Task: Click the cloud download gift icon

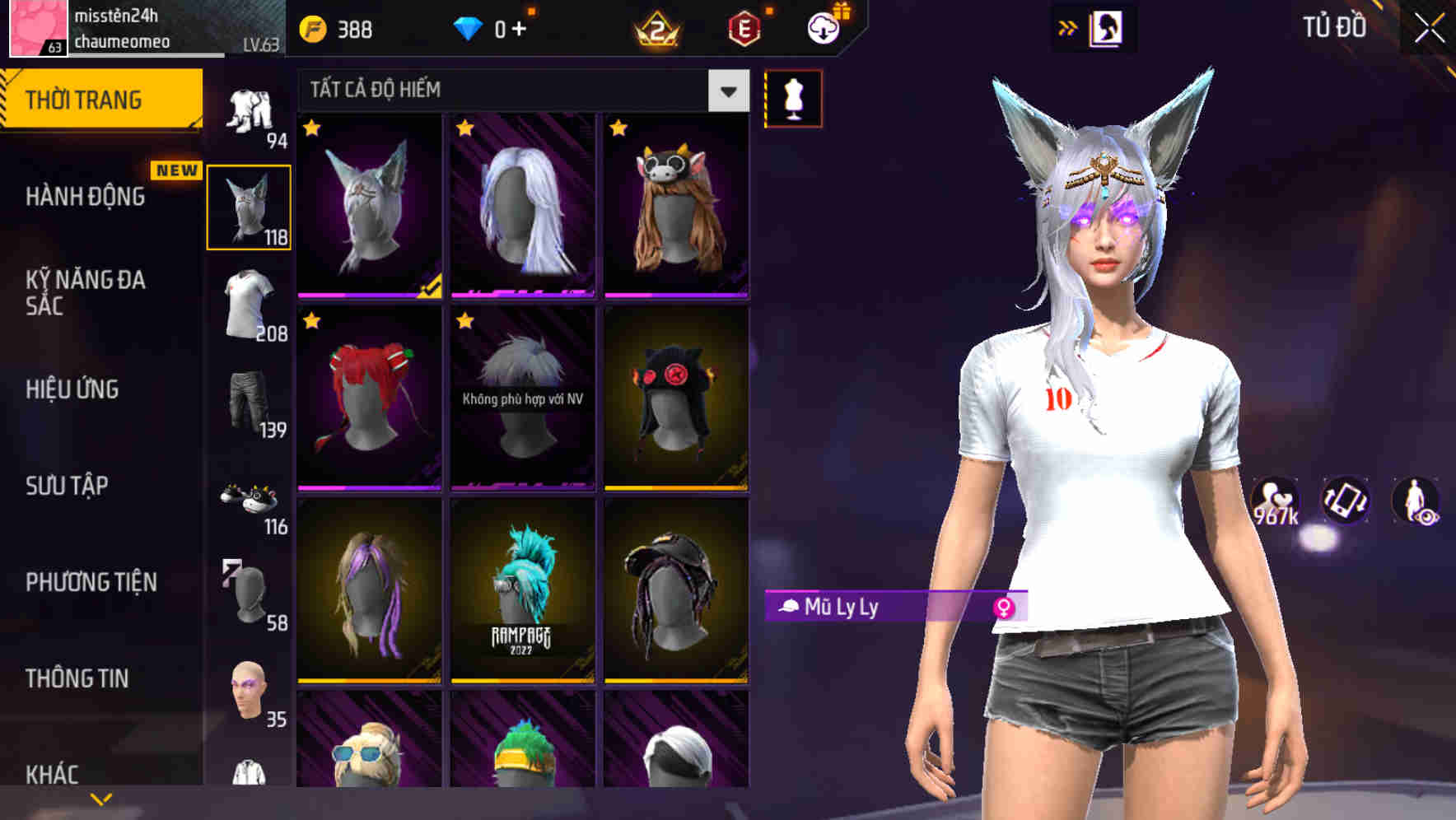Action: (822, 26)
